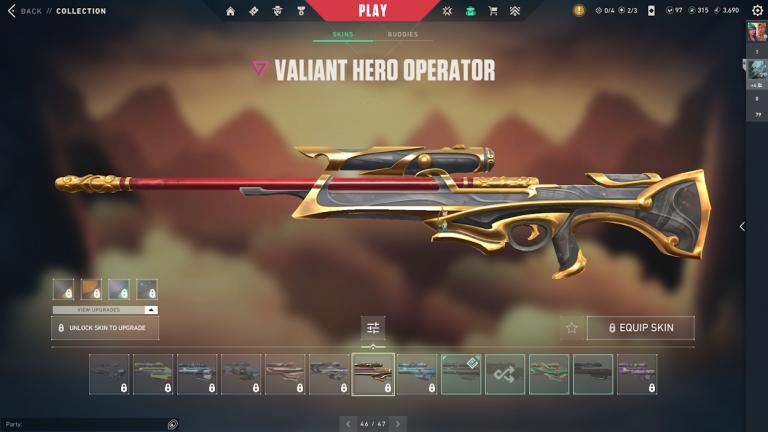Select the purple Operator skin thumbnail

tap(637, 374)
